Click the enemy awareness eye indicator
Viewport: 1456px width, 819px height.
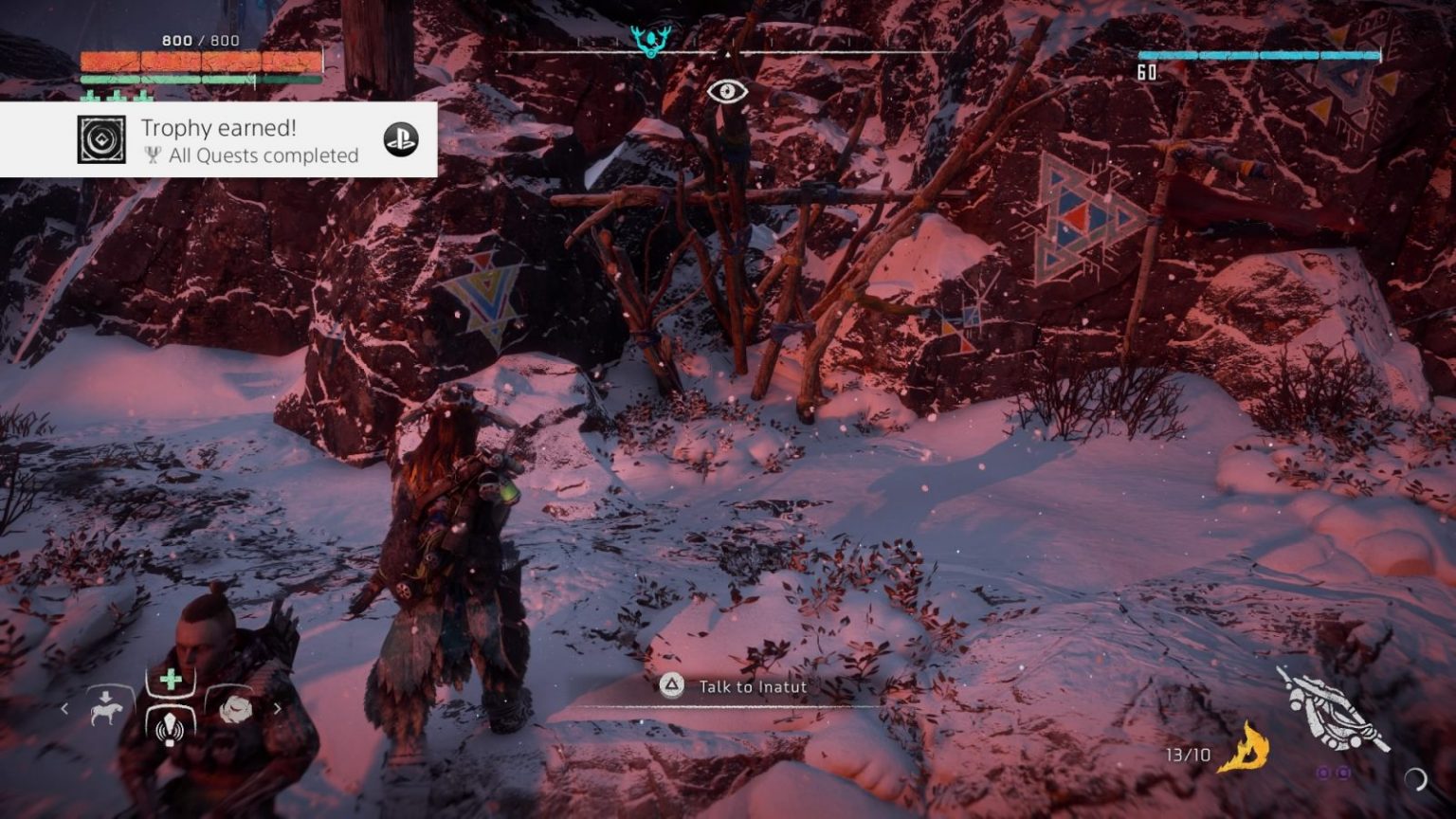727,93
